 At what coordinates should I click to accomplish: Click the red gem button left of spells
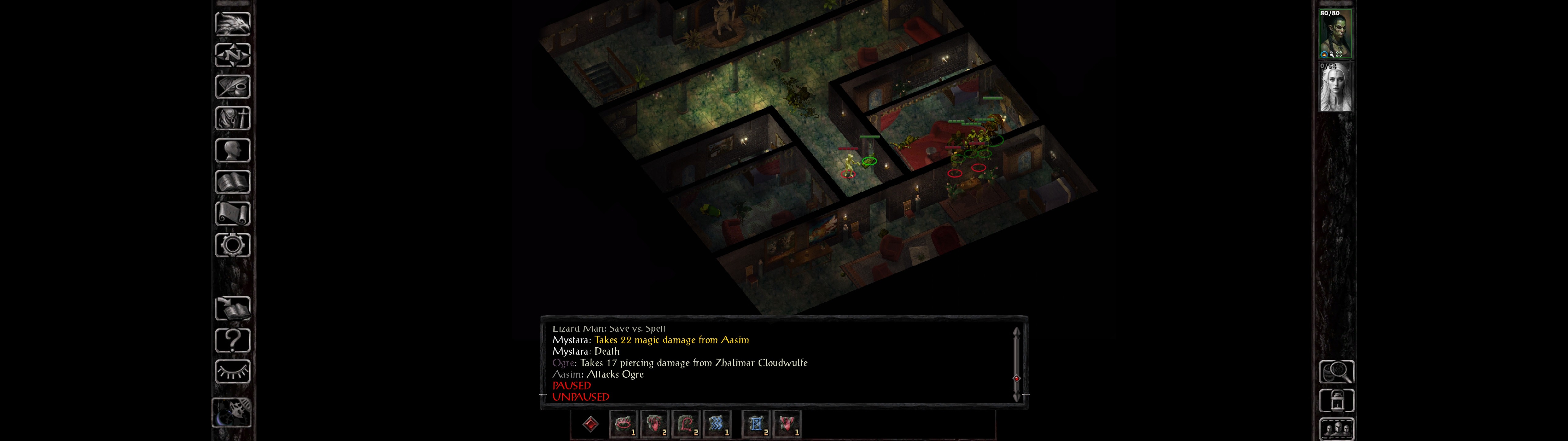click(x=590, y=424)
